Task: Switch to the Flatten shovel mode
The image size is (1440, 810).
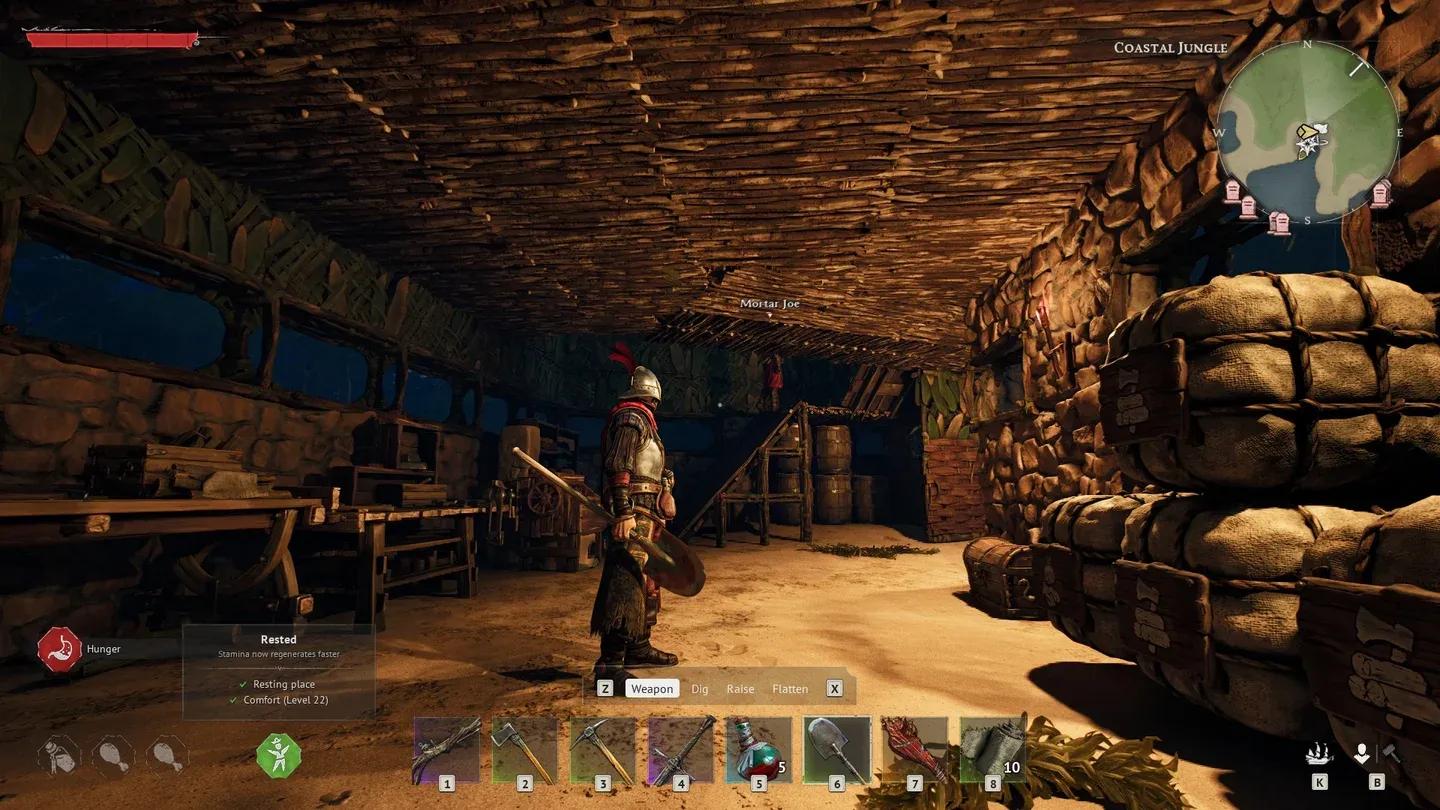Action: coord(790,689)
